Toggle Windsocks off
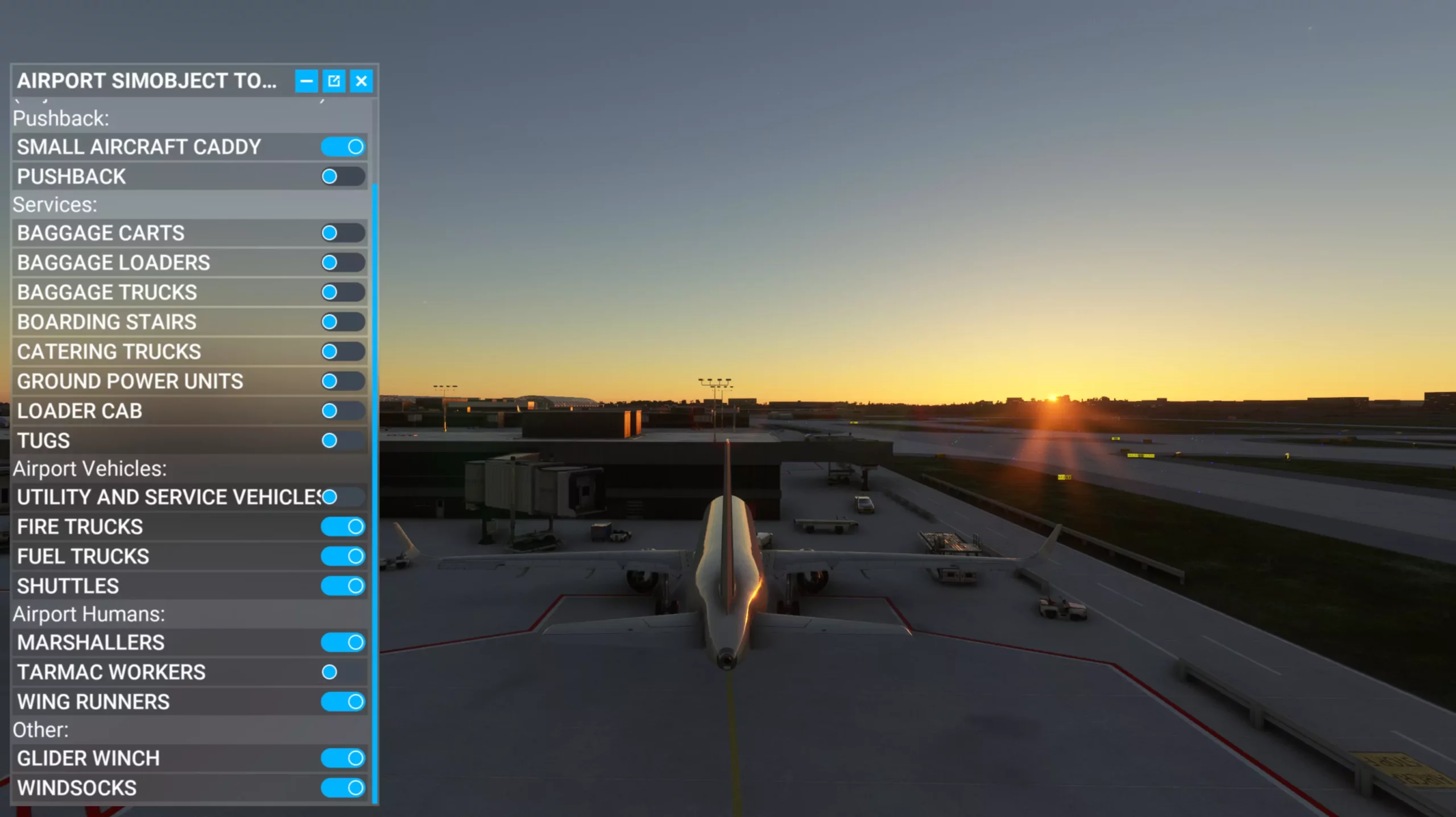This screenshot has height=817, width=1456. point(343,788)
